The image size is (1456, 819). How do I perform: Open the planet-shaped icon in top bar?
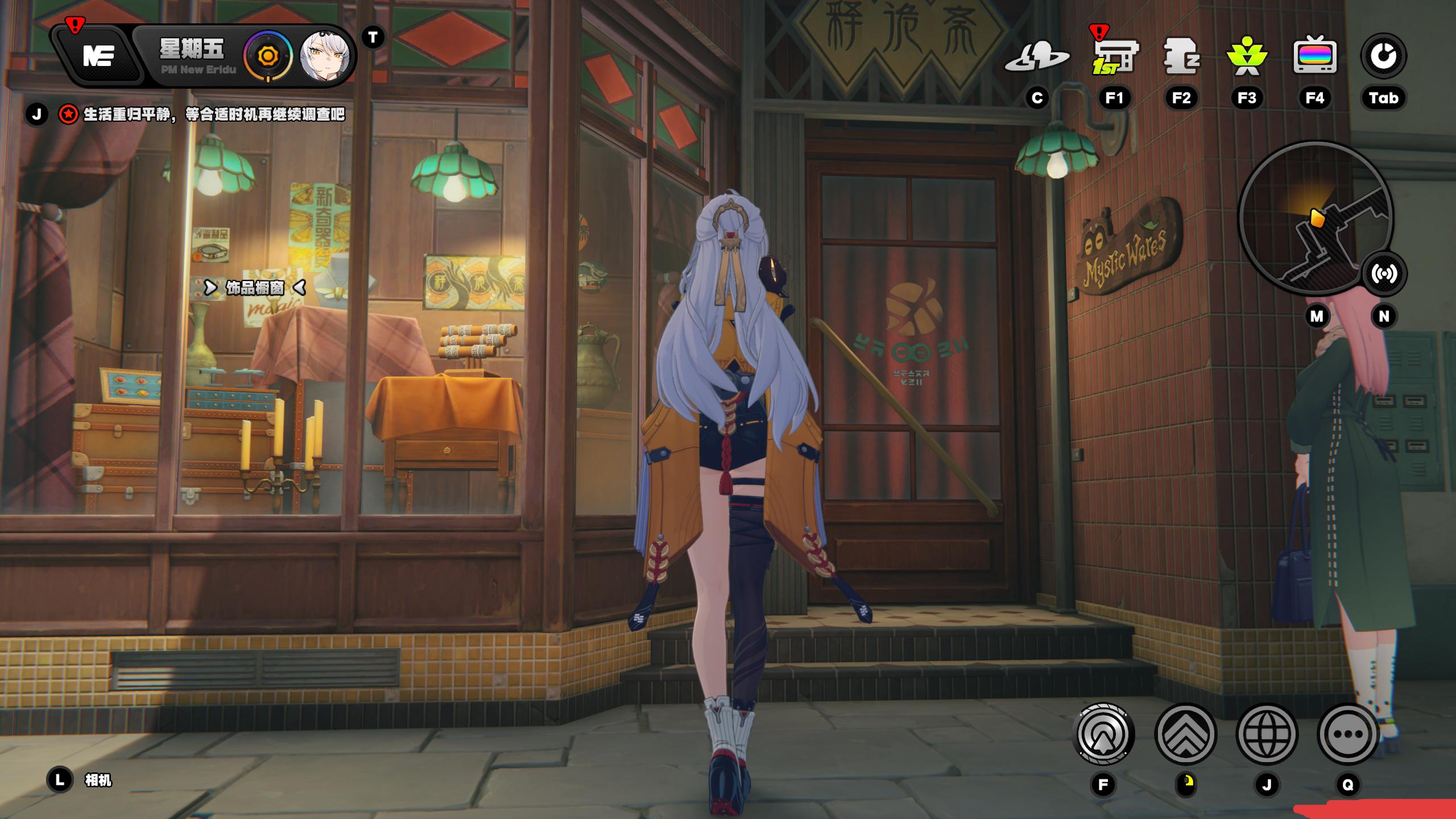pos(1037,57)
